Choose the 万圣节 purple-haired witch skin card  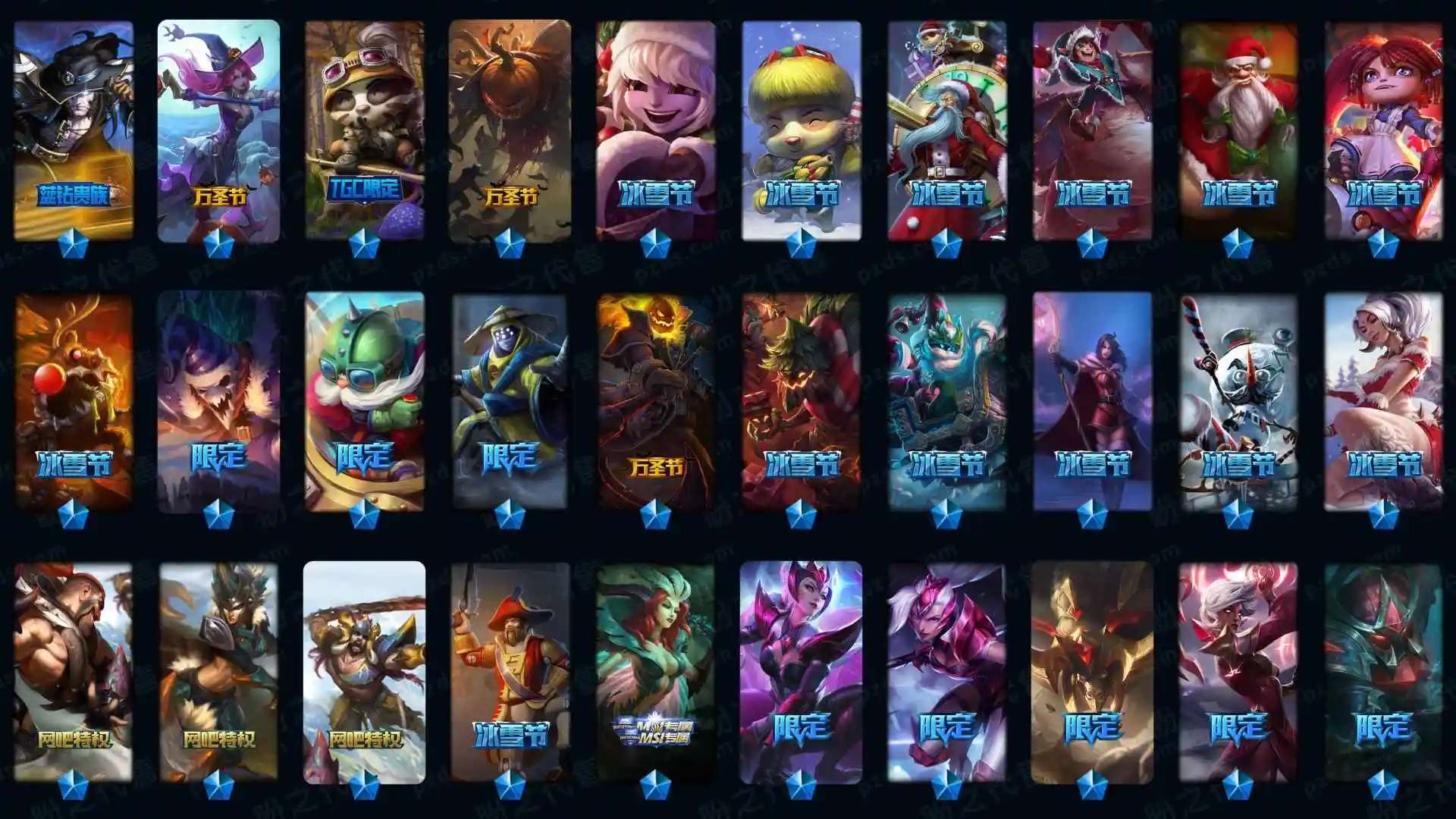point(218,129)
